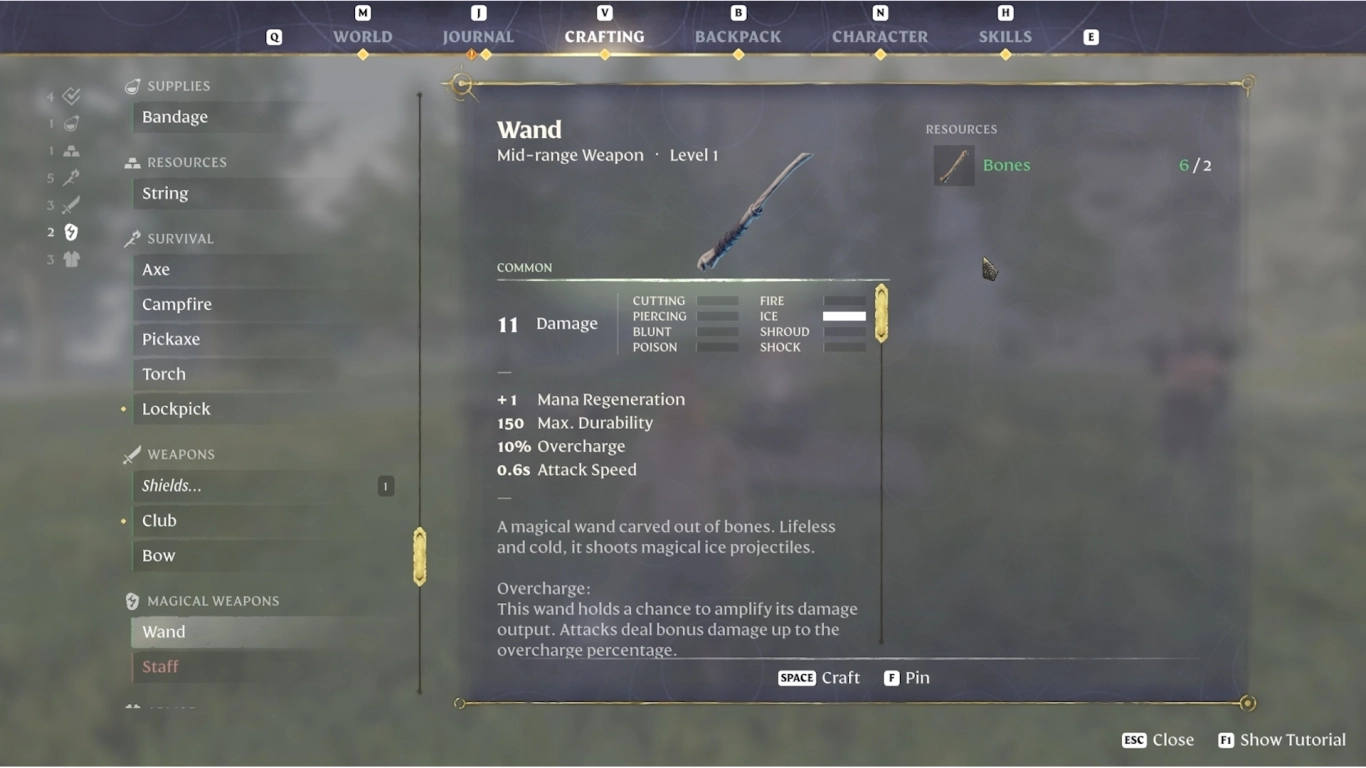Viewport: 1366px width, 768px height.
Task: Select the Club recipe
Action: tap(159, 521)
